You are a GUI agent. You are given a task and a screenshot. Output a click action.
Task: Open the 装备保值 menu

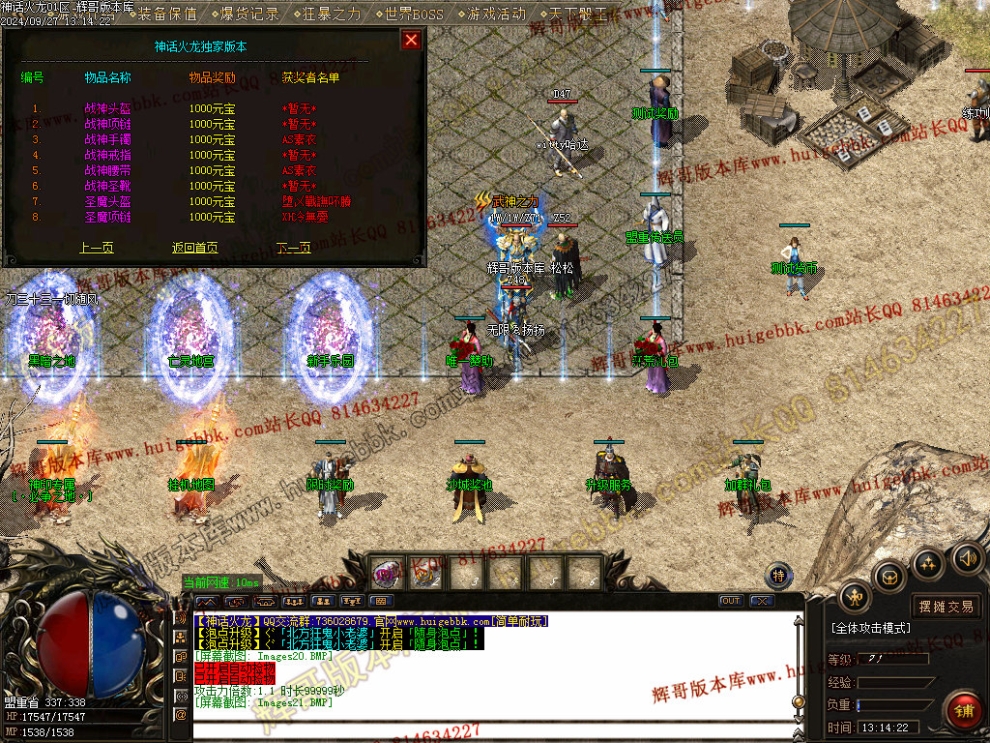point(167,14)
